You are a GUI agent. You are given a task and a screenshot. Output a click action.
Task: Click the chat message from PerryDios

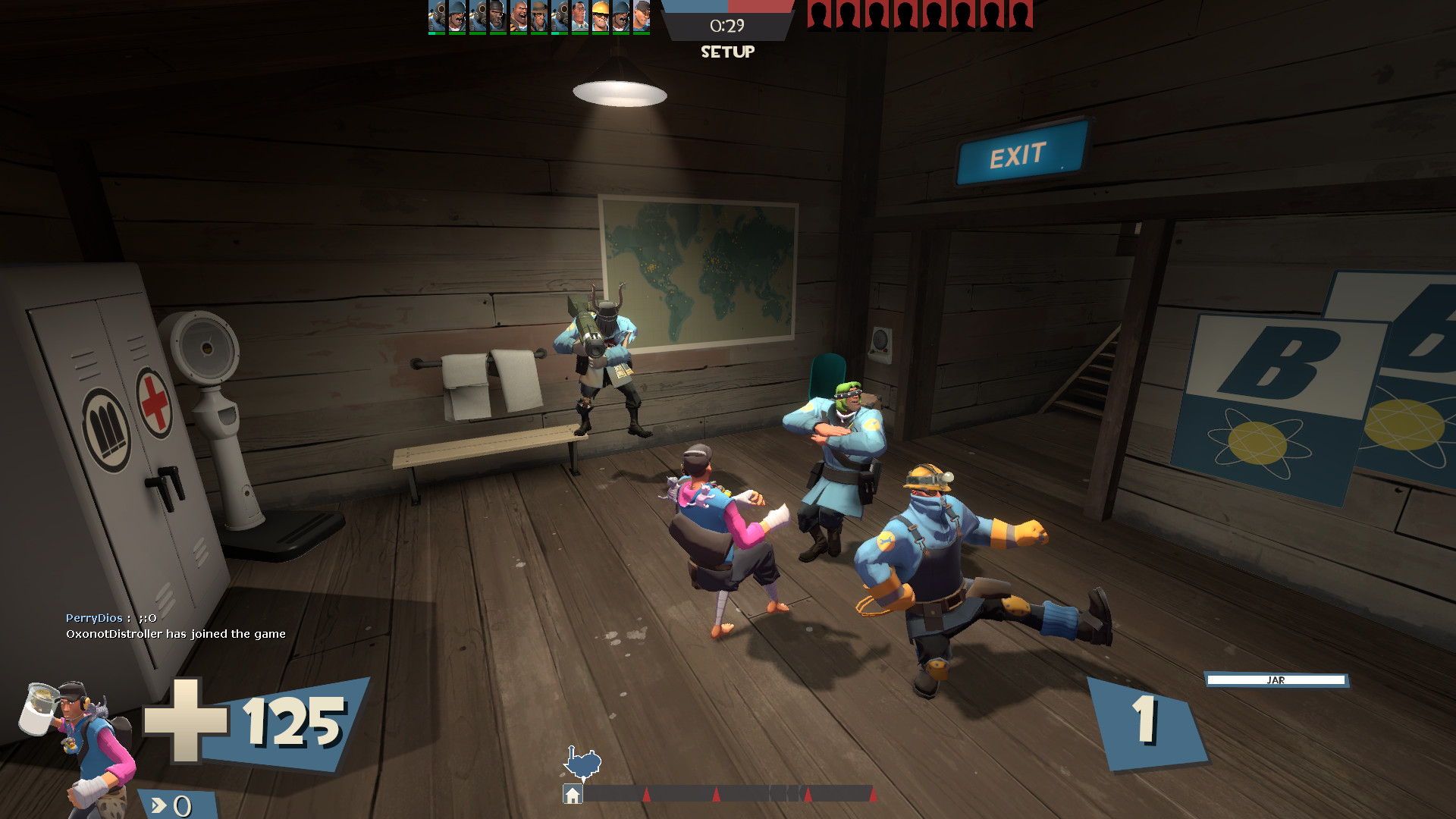110,618
